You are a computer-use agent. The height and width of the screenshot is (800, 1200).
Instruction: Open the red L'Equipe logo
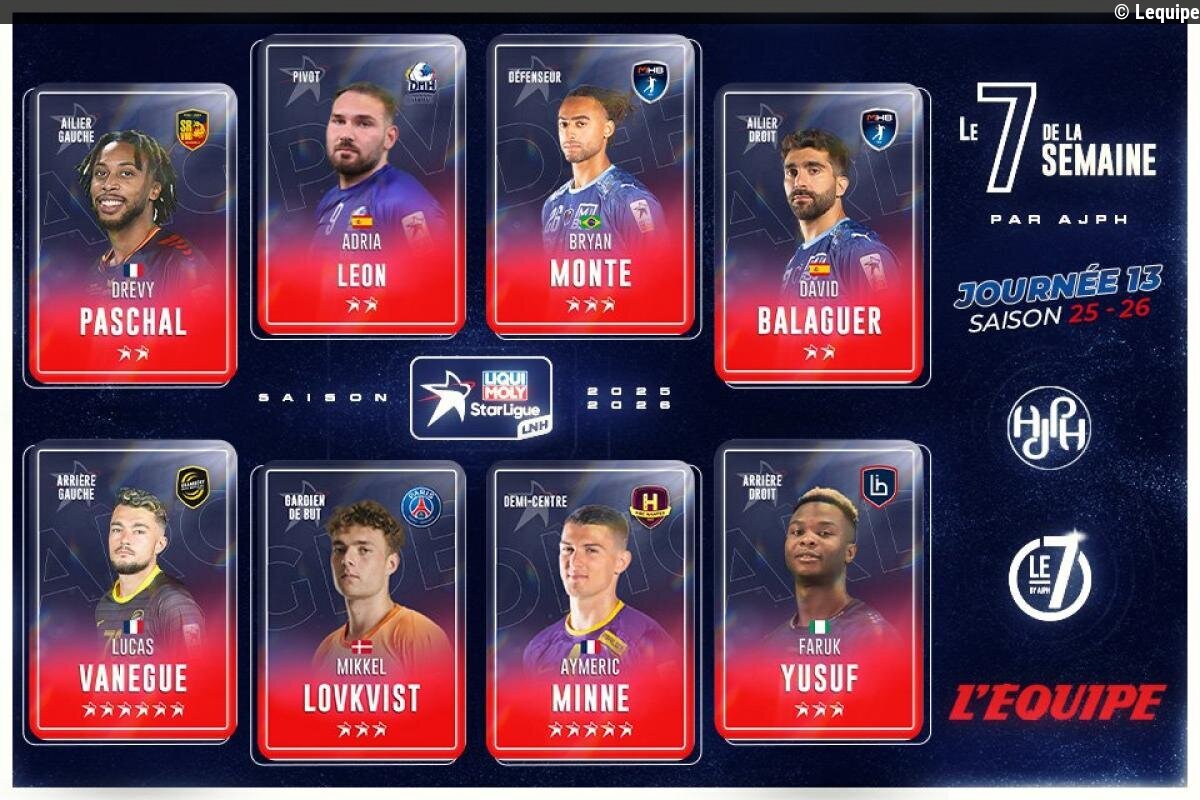pyautogui.click(x=1057, y=702)
